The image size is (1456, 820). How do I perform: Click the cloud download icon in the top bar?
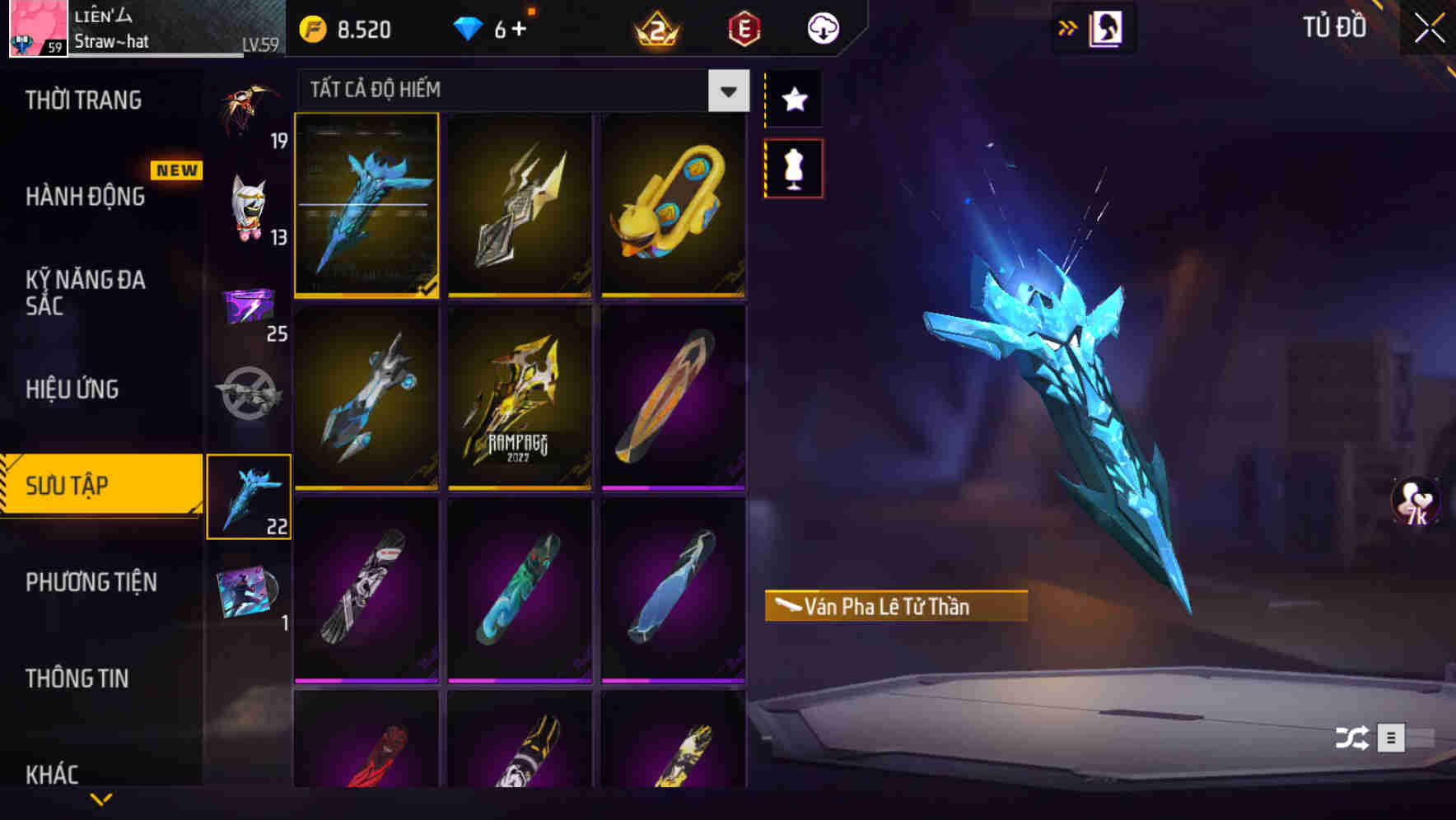tap(822, 28)
